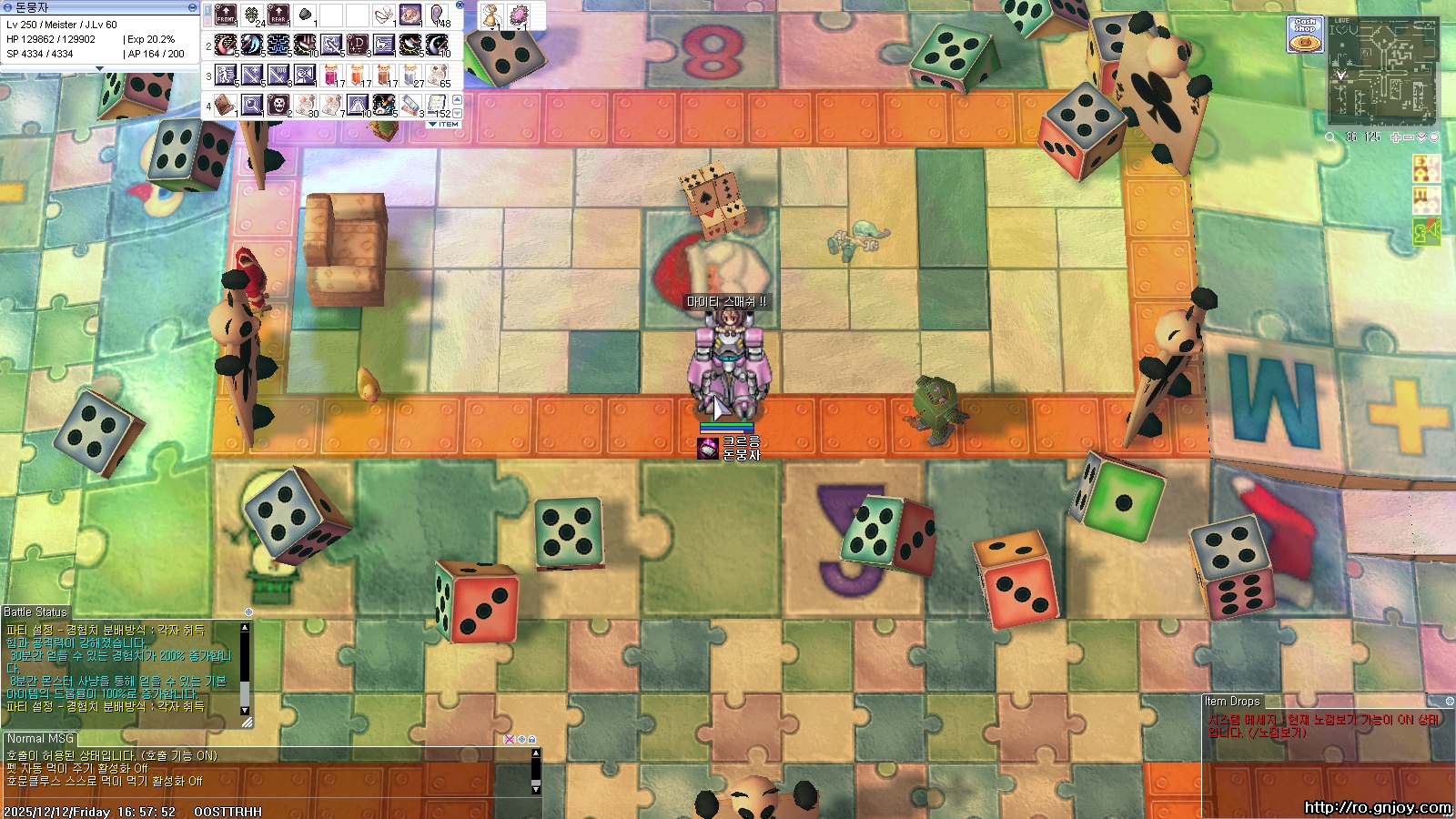Image resolution: width=1456 pixels, height=819 pixels.
Task: Use the bell item in quick slot
Action: coord(491,15)
